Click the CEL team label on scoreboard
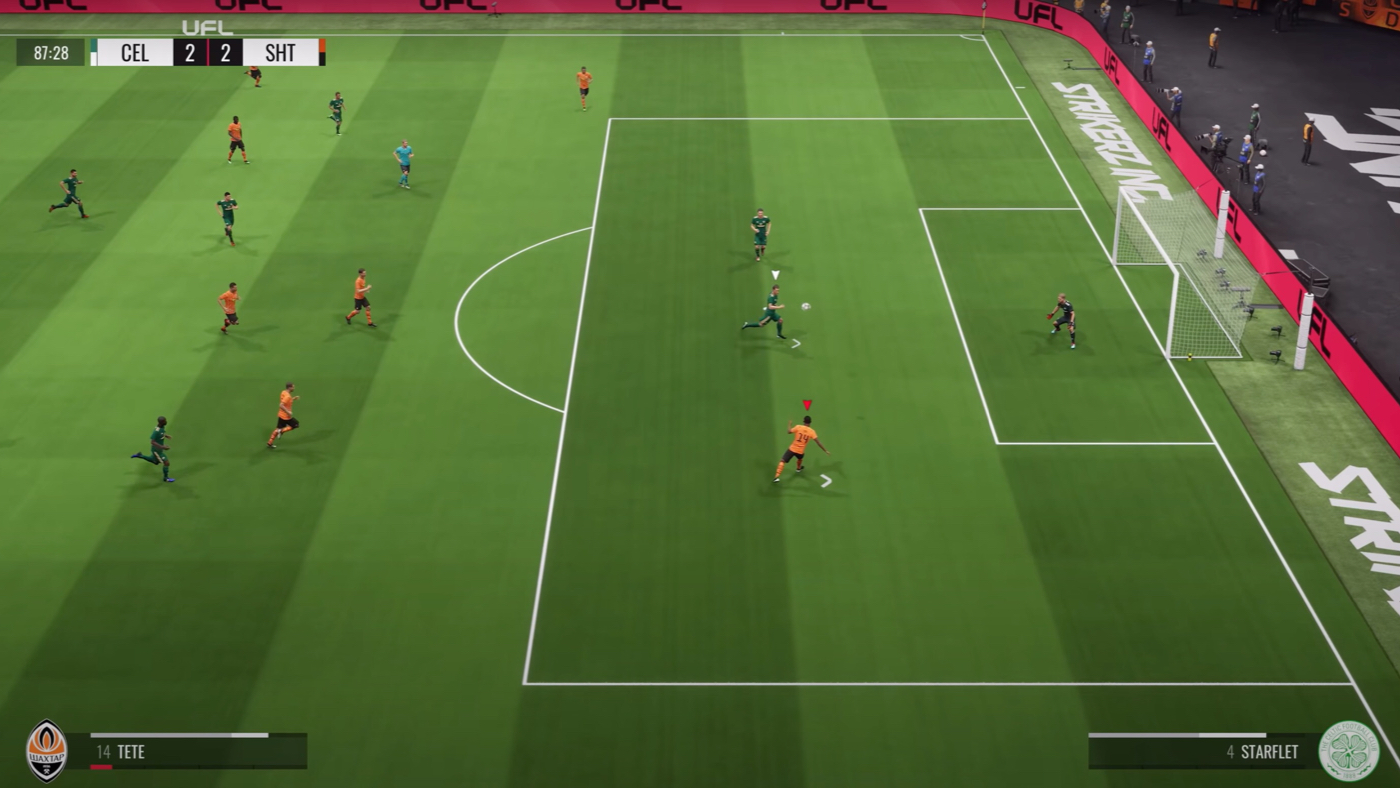This screenshot has width=1400, height=788. [134, 53]
